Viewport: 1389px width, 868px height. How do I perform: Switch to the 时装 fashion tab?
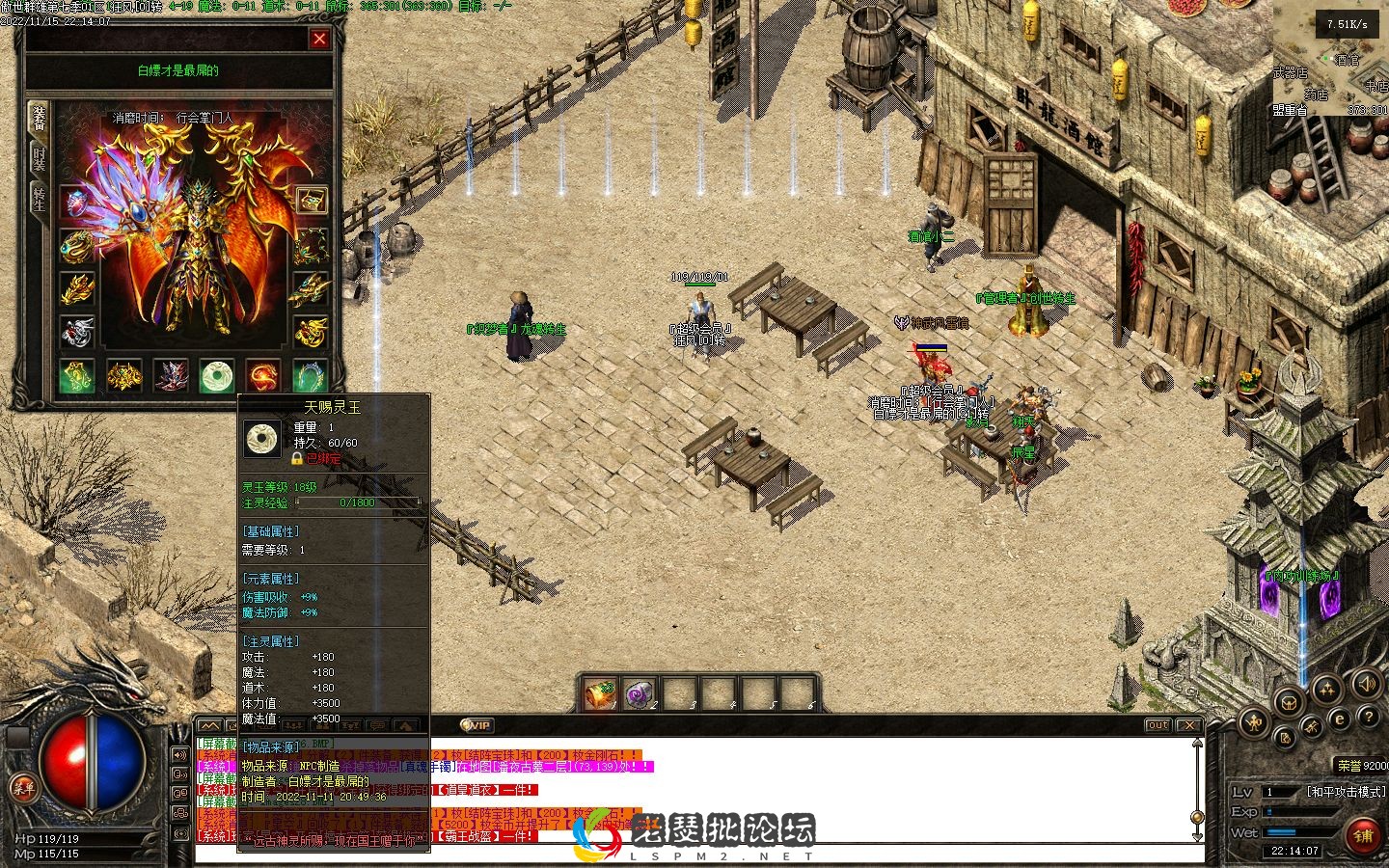tap(39, 159)
